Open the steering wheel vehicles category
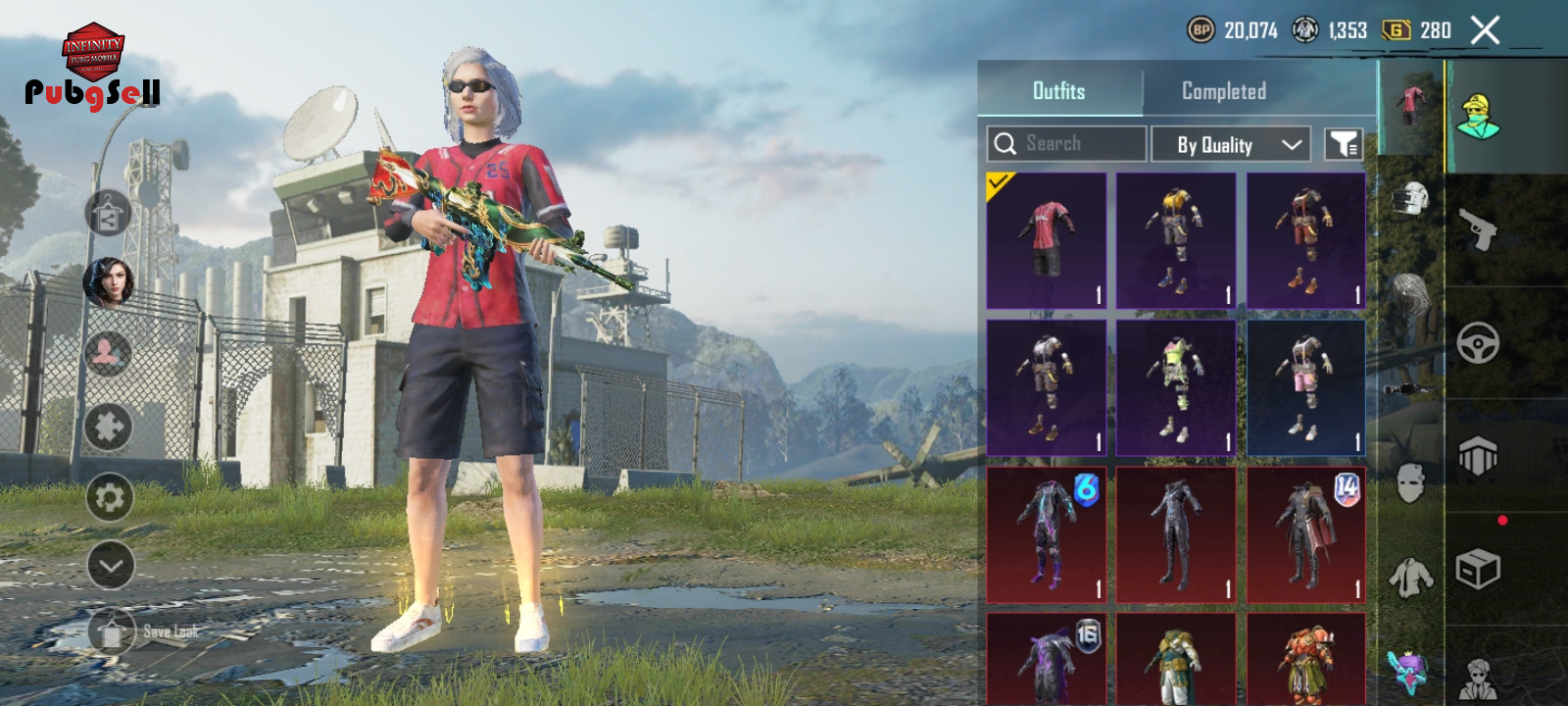The width and height of the screenshot is (1568, 706). point(1478,343)
